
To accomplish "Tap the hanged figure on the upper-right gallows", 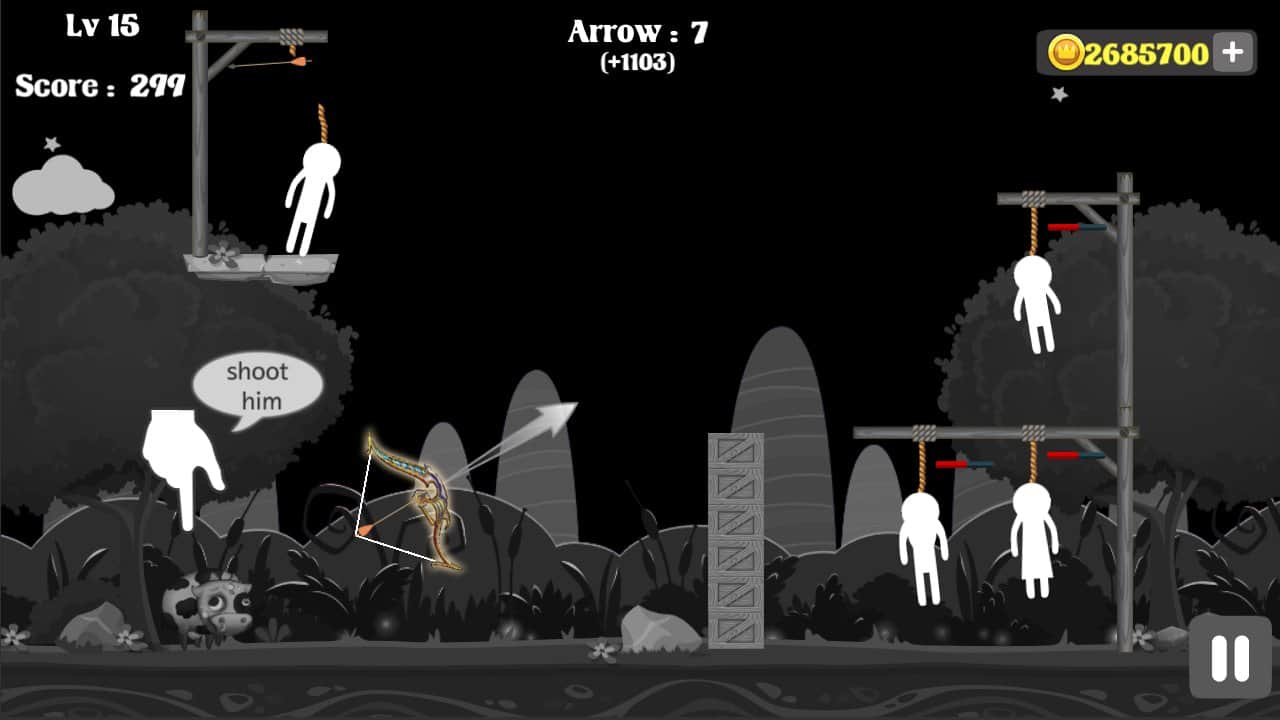I will point(1037,305).
